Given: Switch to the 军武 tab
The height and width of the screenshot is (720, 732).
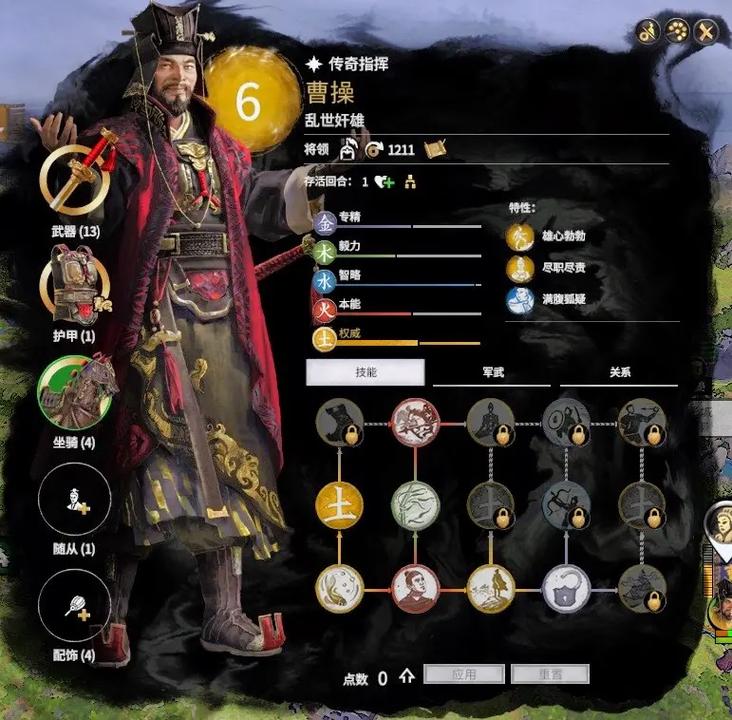Looking at the screenshot, I should click(490, 372).
